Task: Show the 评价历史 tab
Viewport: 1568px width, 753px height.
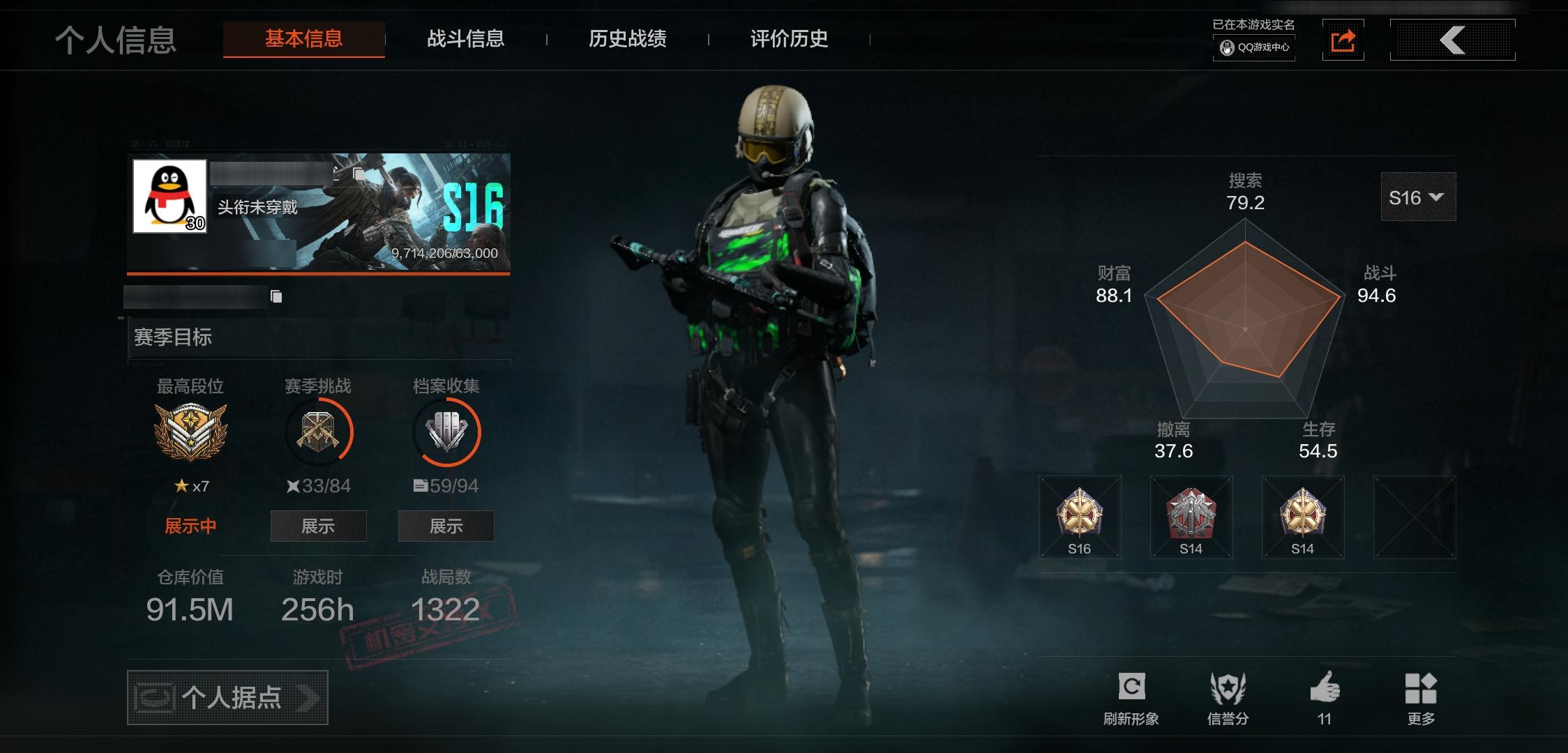Action: (x=789, y=39)
